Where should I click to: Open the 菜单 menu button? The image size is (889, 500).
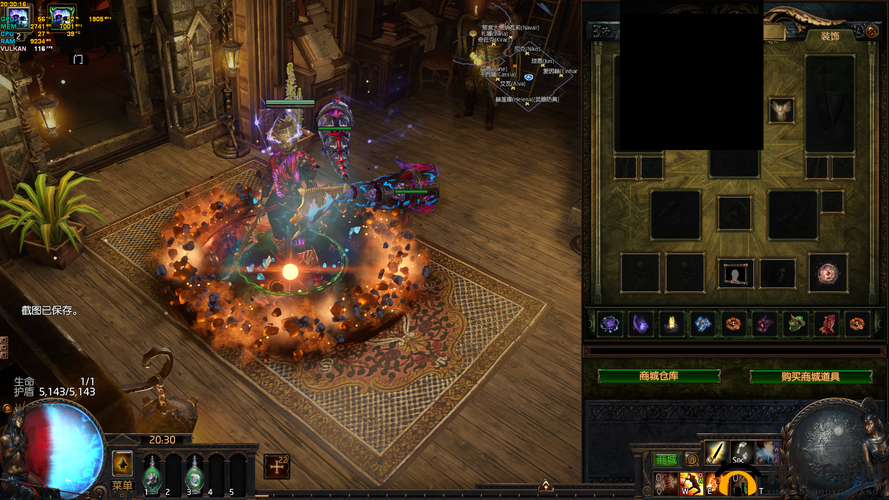click(122, 485)
